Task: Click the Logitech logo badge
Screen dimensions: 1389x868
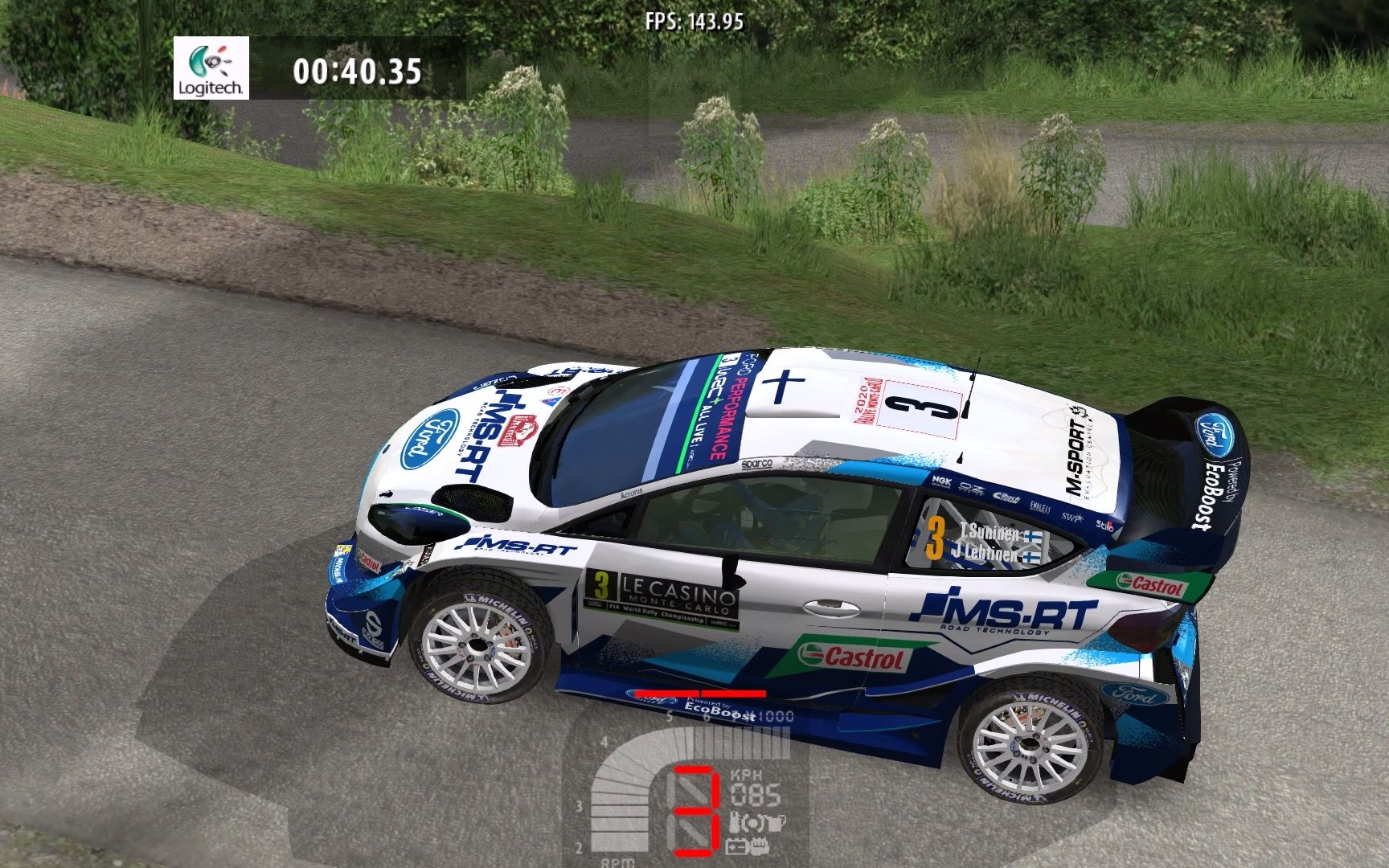Action: 211,69
